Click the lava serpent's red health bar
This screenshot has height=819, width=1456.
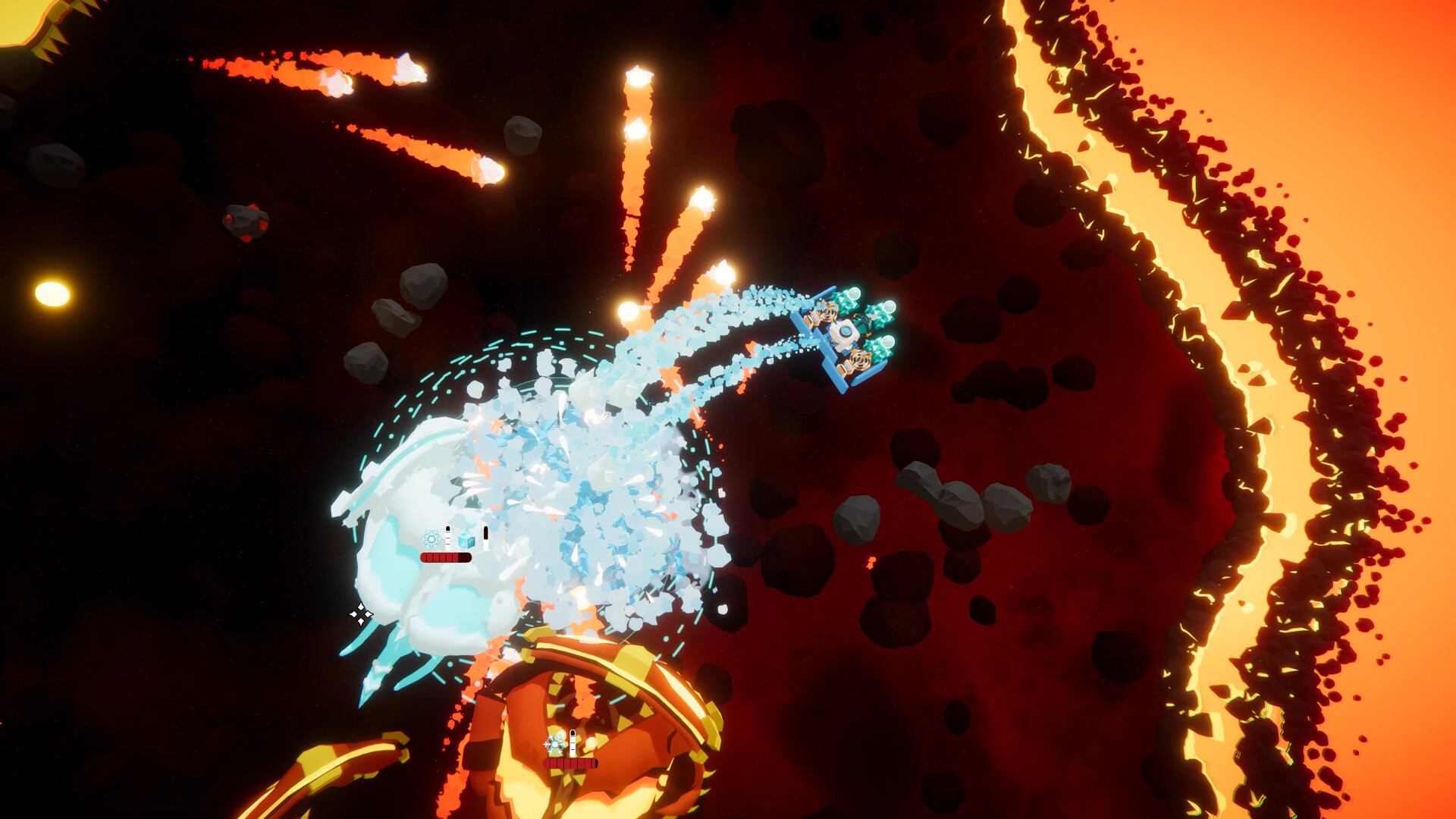pyautogui.click(x=570, y=764)
